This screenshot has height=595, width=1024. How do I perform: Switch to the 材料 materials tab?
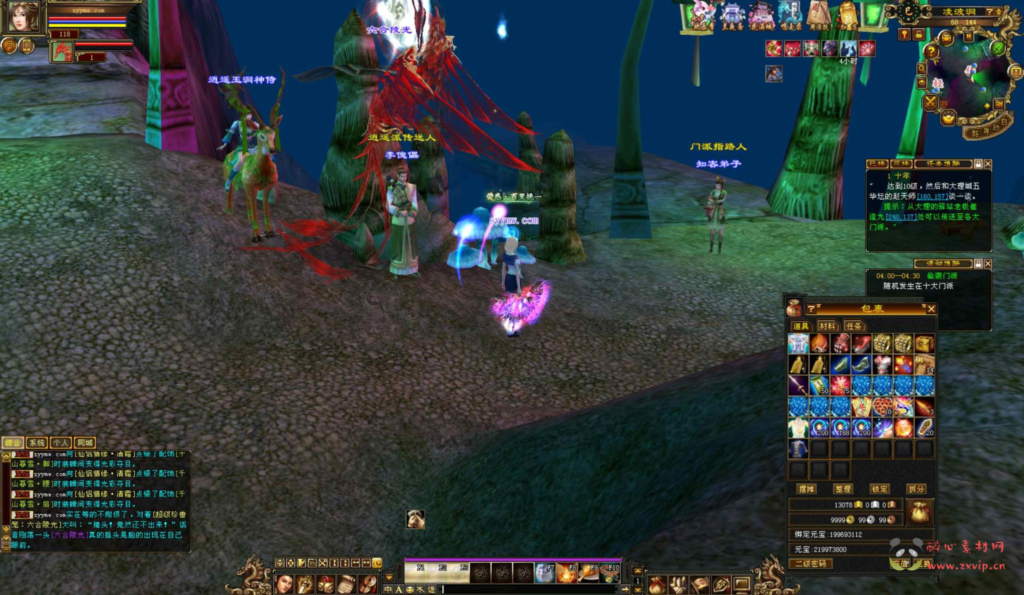pos(827,326)
